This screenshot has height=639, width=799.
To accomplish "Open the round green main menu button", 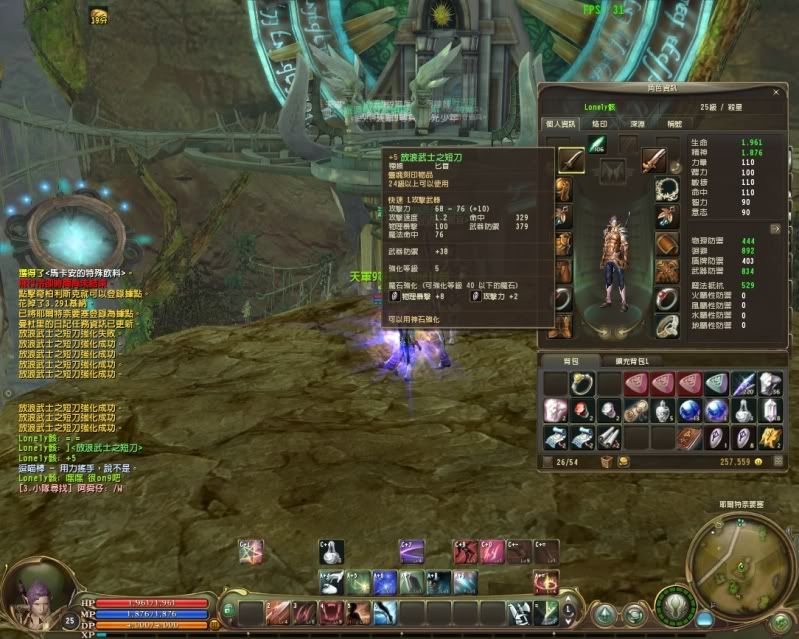I will [676, 606].
